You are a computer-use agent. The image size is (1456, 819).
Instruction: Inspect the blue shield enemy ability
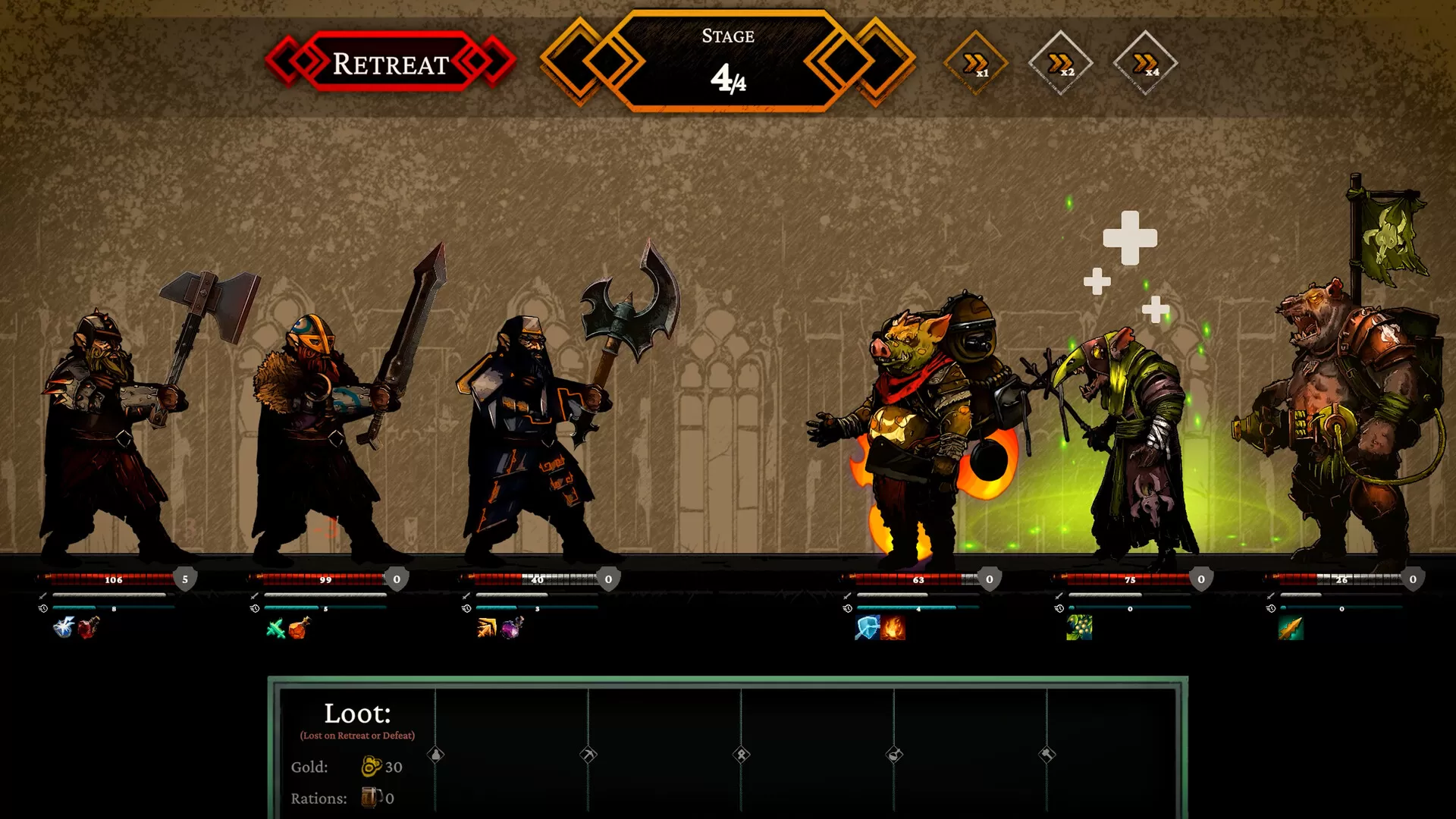[868, 628]
